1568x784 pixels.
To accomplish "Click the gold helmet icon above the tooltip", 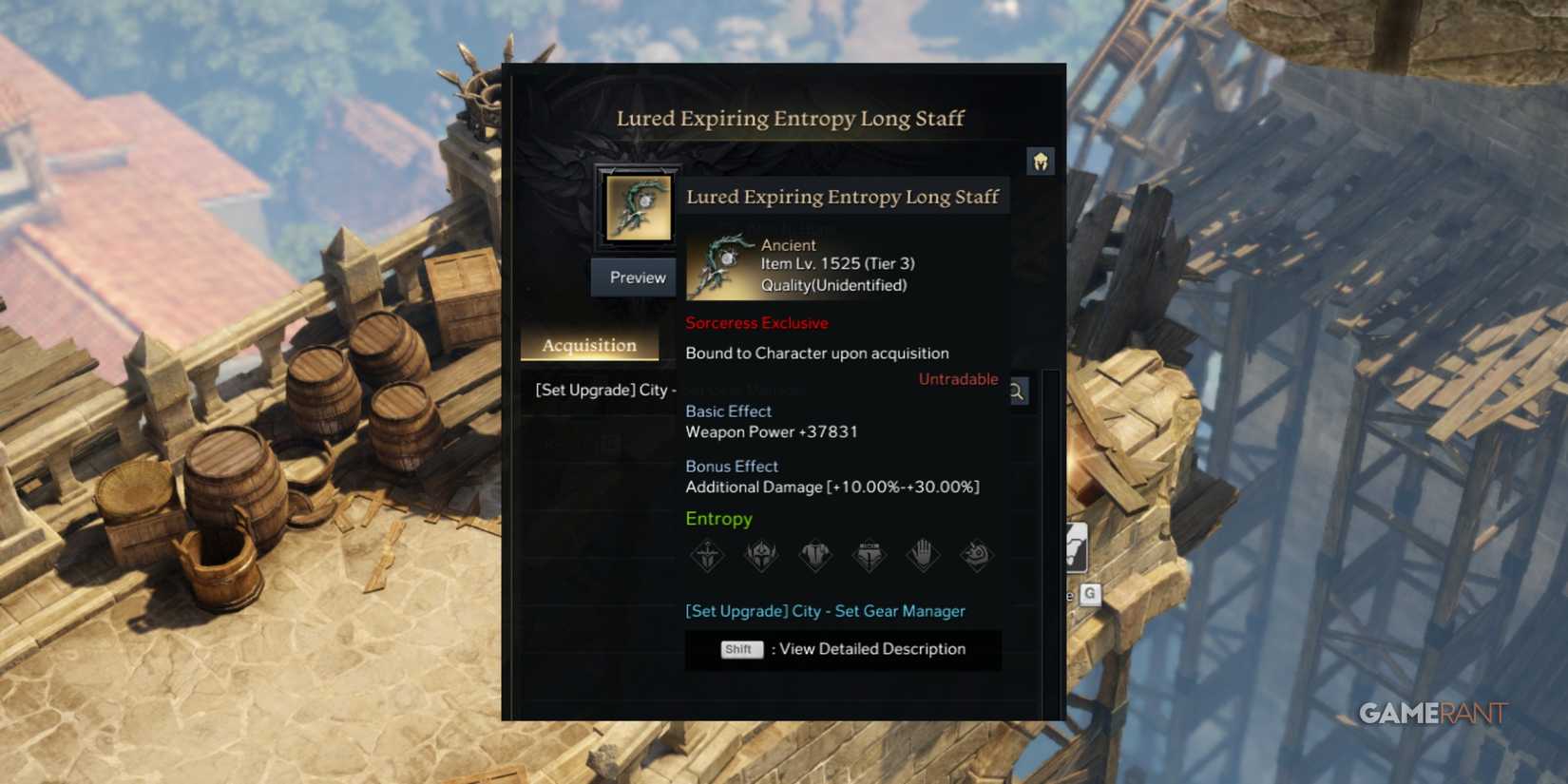I will tap(1040, 161).
